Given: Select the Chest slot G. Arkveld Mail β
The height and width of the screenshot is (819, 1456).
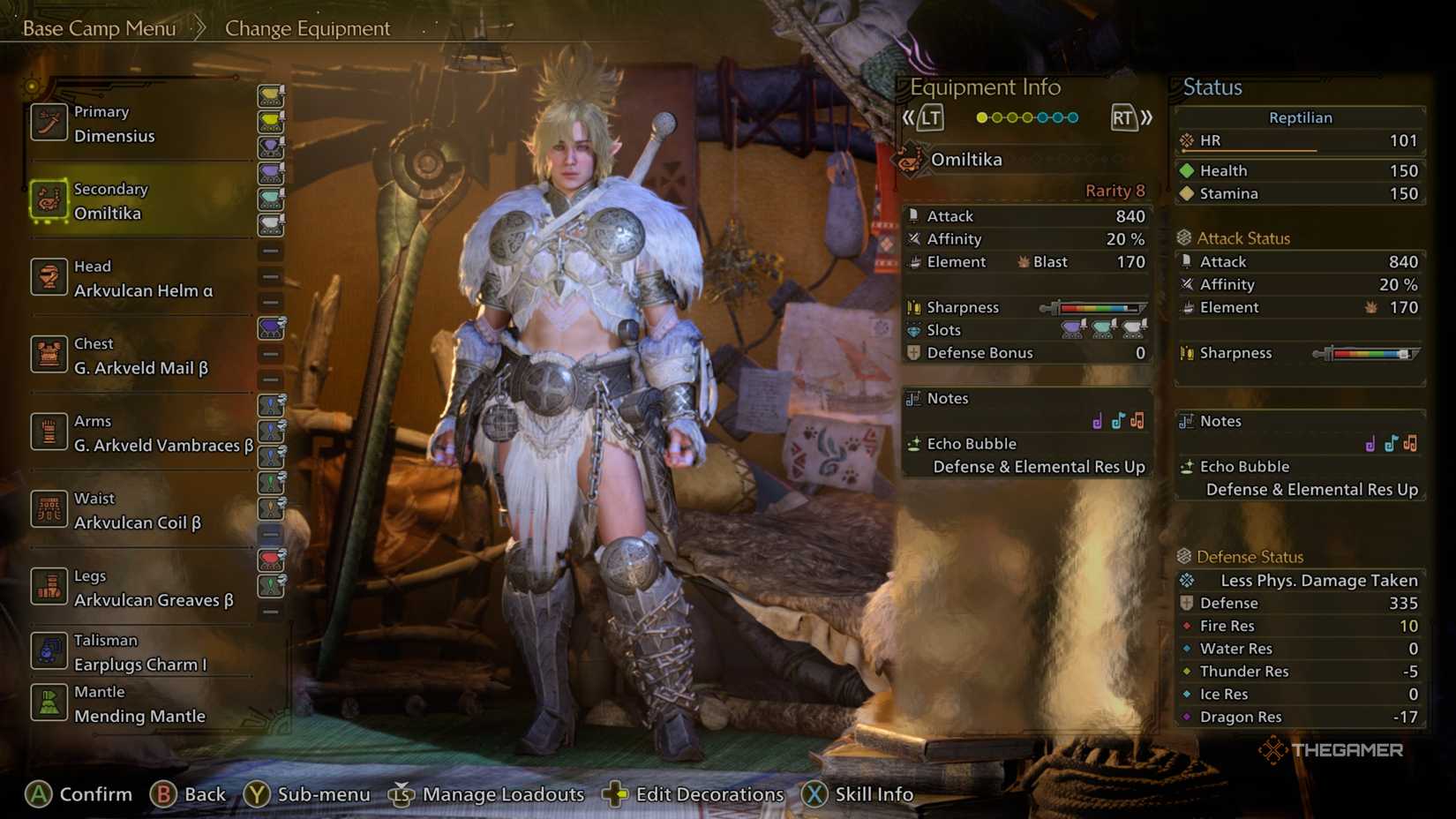Looking at the screenshot, I should pos(140,357).
